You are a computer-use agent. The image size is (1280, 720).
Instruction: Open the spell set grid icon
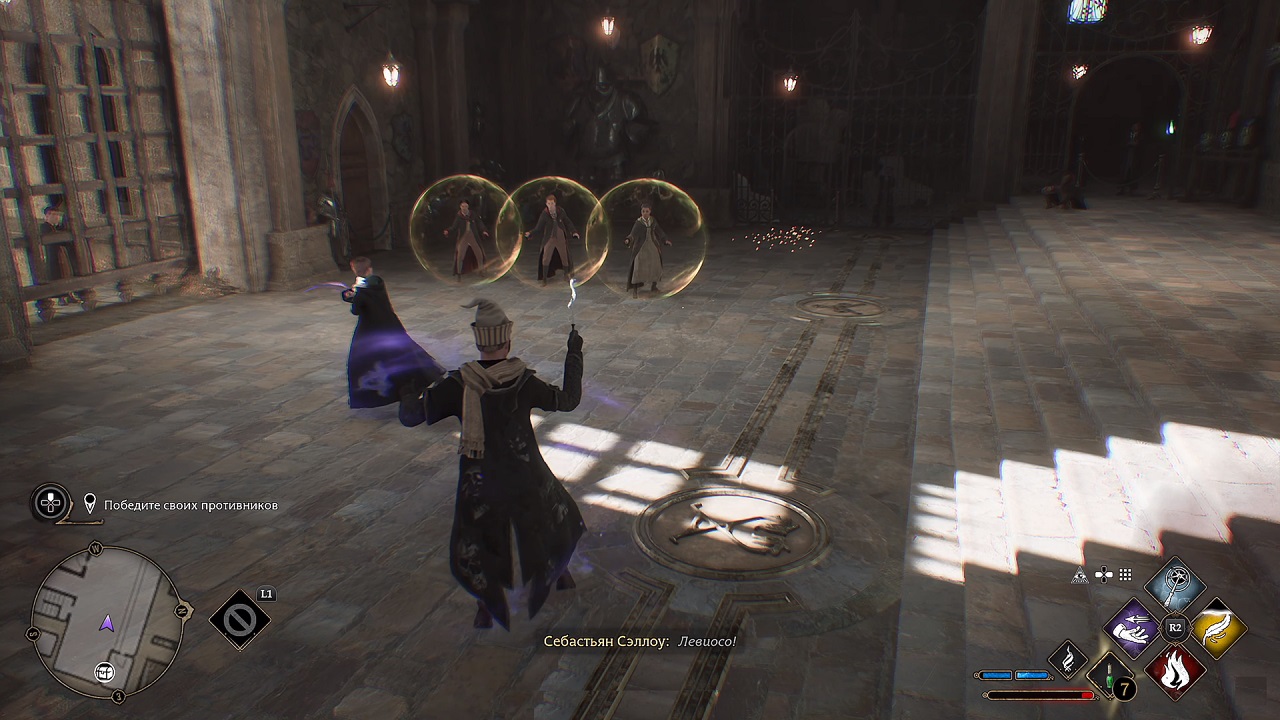click(1125, 575)
